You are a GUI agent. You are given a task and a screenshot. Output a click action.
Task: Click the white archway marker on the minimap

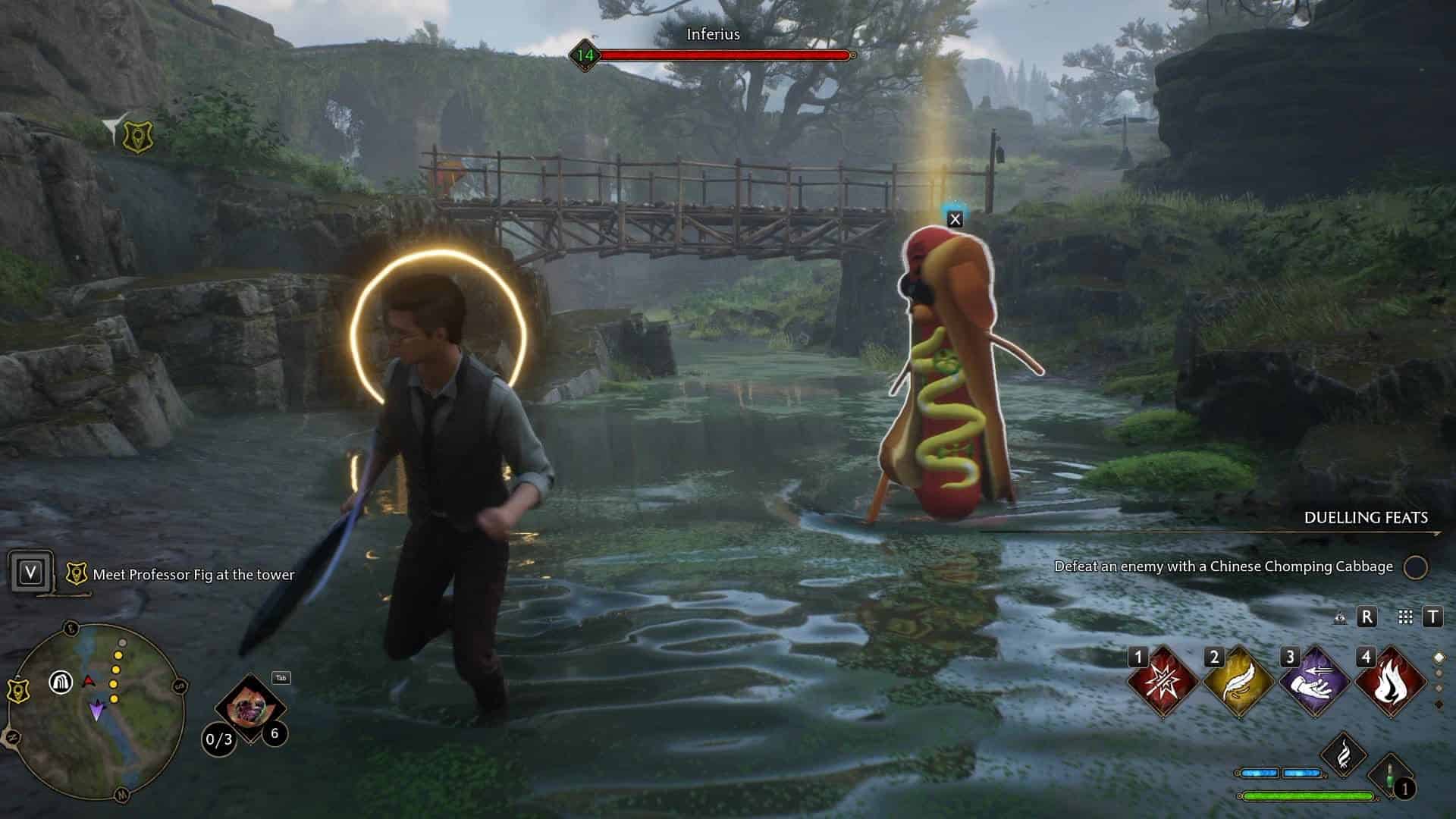[61, 682]
